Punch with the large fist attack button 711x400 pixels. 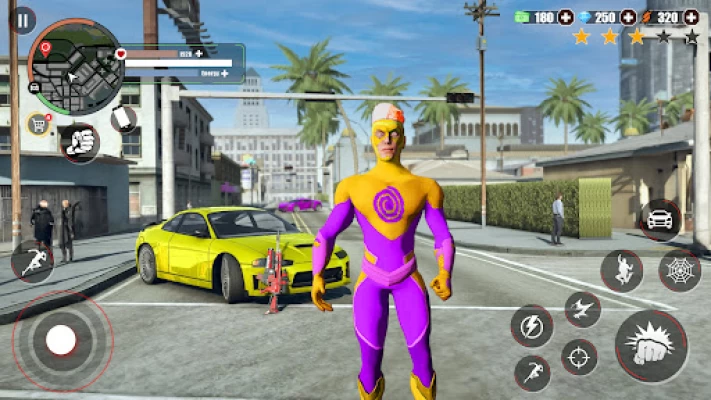pos(651,346)
